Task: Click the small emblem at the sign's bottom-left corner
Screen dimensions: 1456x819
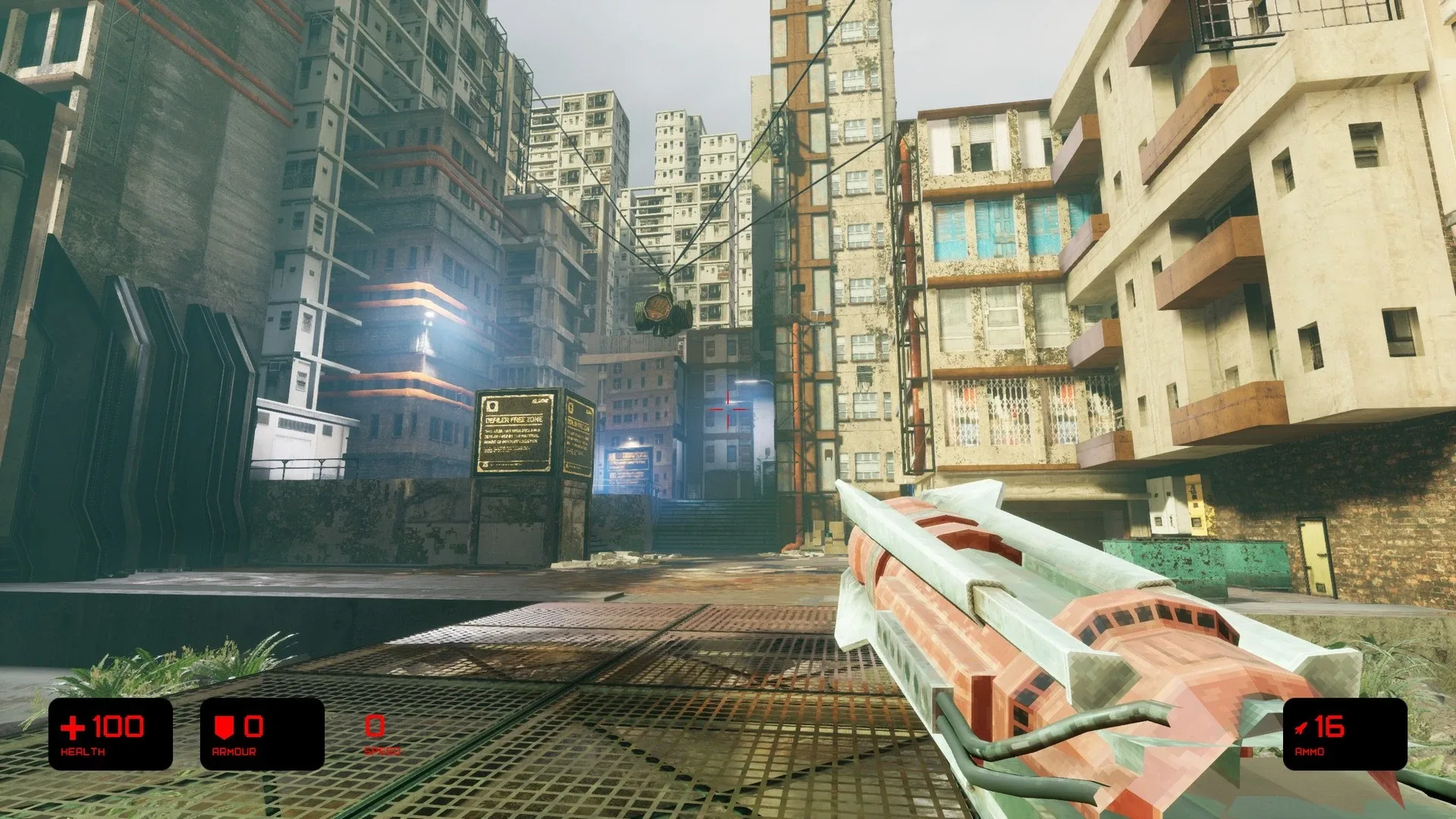Action: tap(485, 463)
